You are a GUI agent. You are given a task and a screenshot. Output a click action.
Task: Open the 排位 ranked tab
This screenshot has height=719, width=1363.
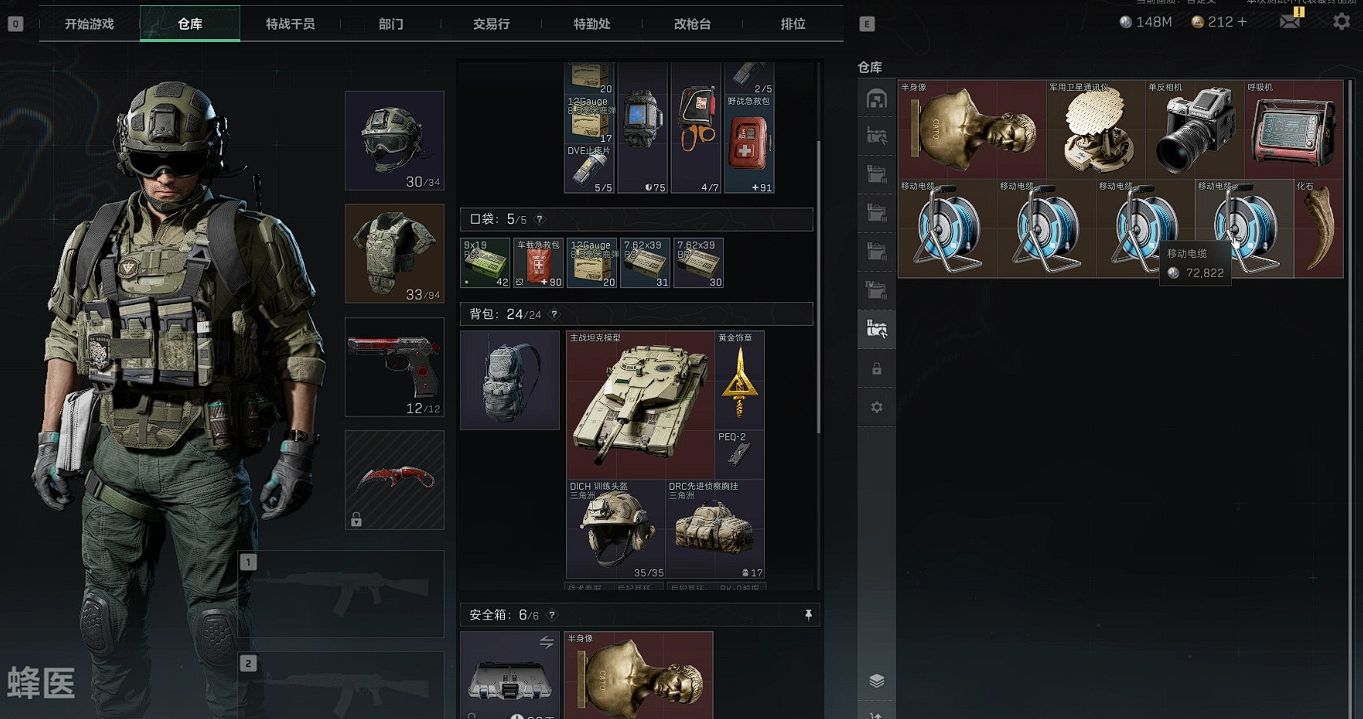(x=793, y=23)
